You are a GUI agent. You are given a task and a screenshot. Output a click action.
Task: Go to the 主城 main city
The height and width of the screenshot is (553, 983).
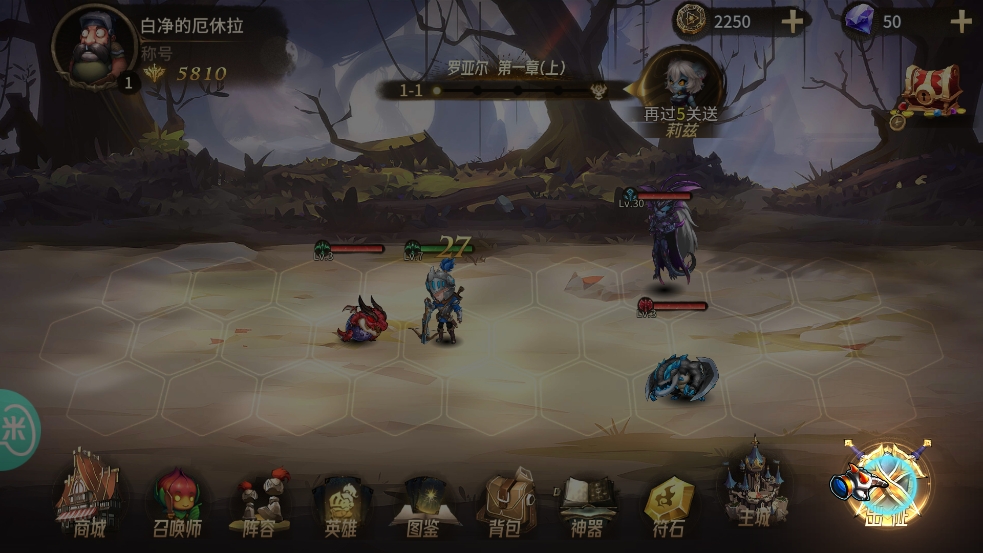tap(753, 490)
